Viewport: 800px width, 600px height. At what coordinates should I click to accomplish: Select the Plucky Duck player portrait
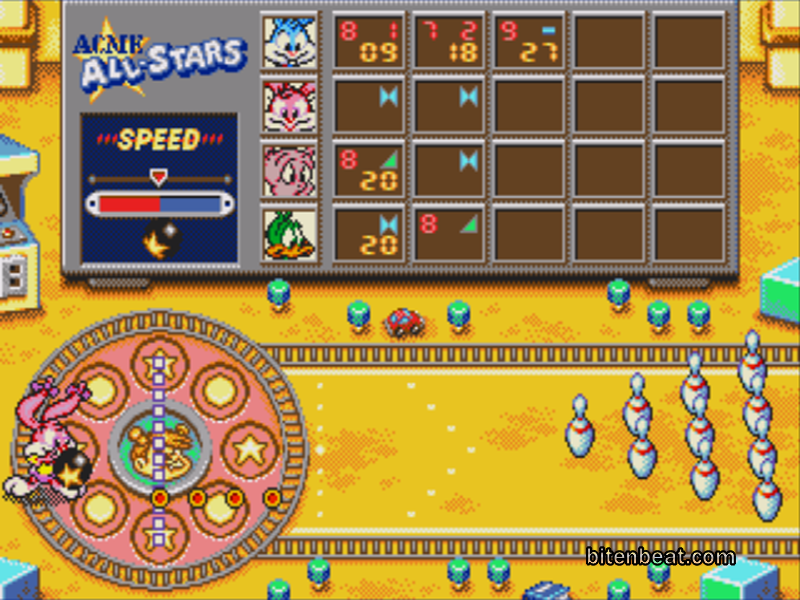290,236
